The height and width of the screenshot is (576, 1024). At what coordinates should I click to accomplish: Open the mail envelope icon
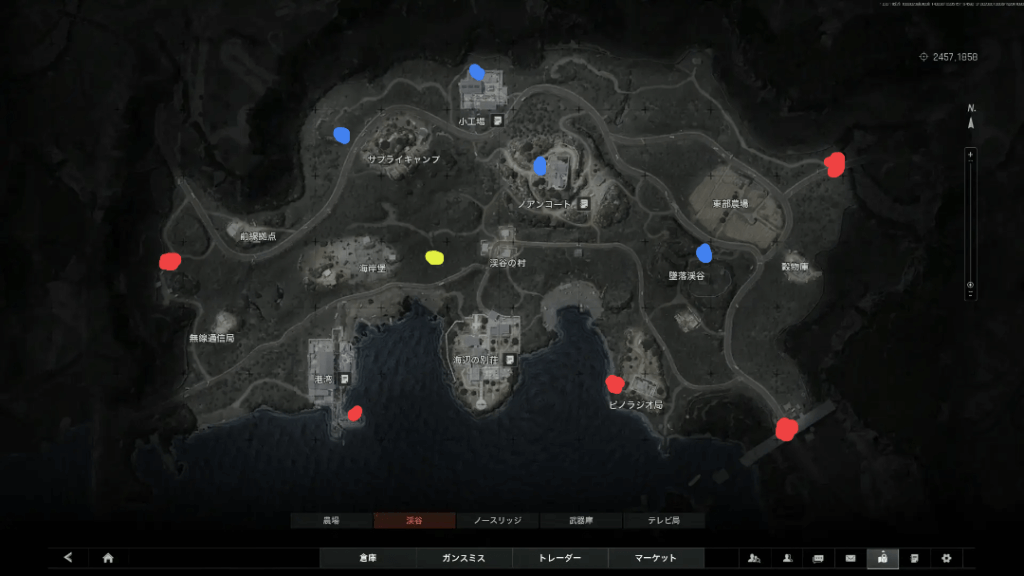click(x=851, y=558)
